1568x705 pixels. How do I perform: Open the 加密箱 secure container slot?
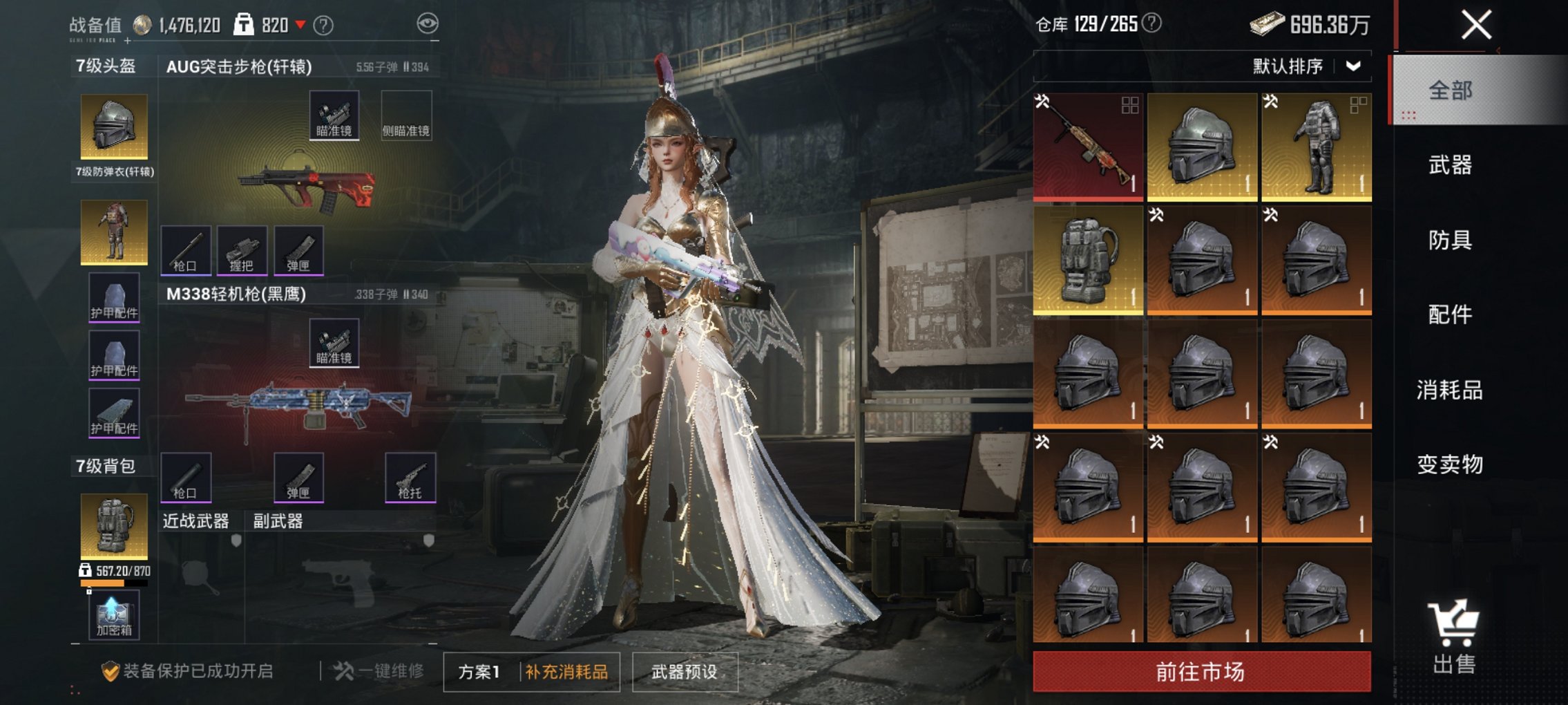(114, 614)
